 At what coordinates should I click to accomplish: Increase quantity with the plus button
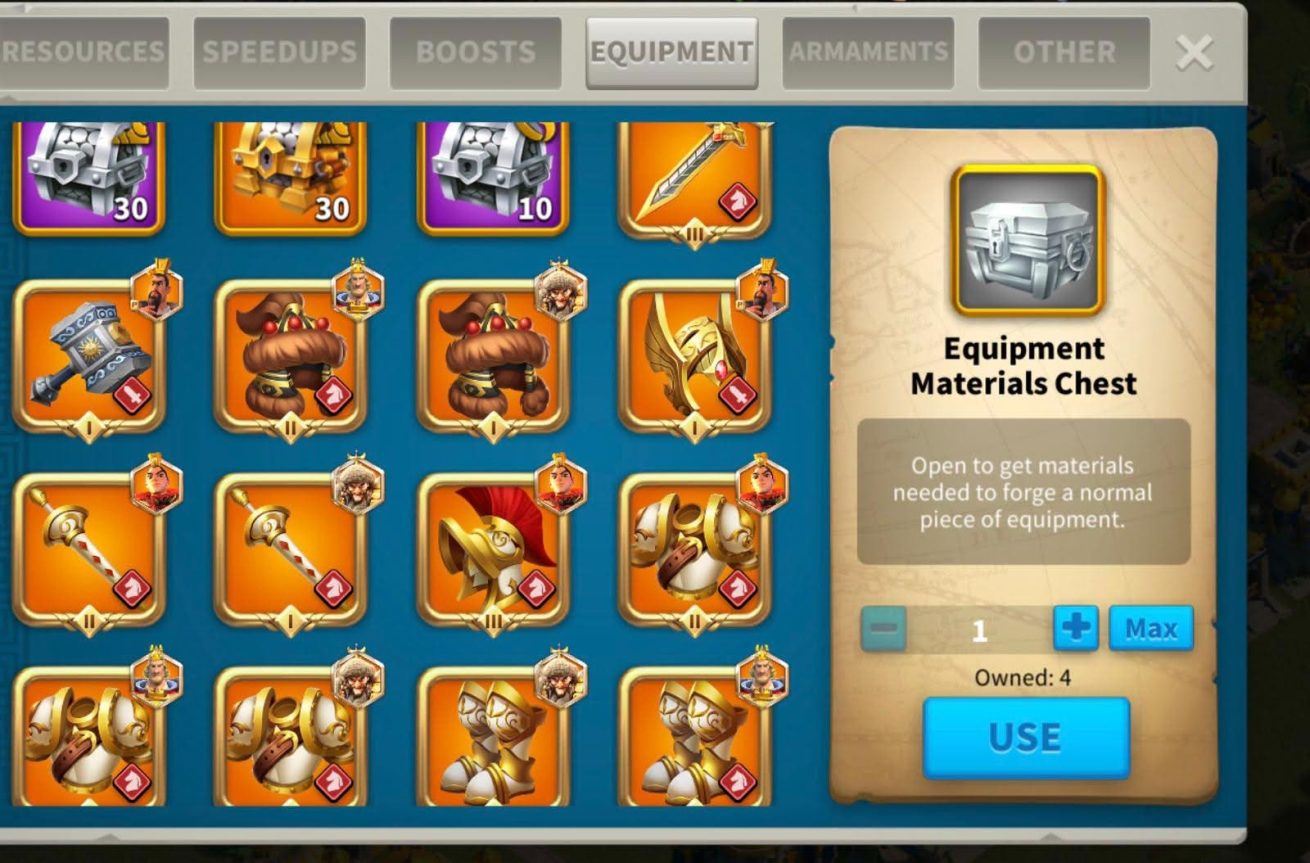point(1075,629)
